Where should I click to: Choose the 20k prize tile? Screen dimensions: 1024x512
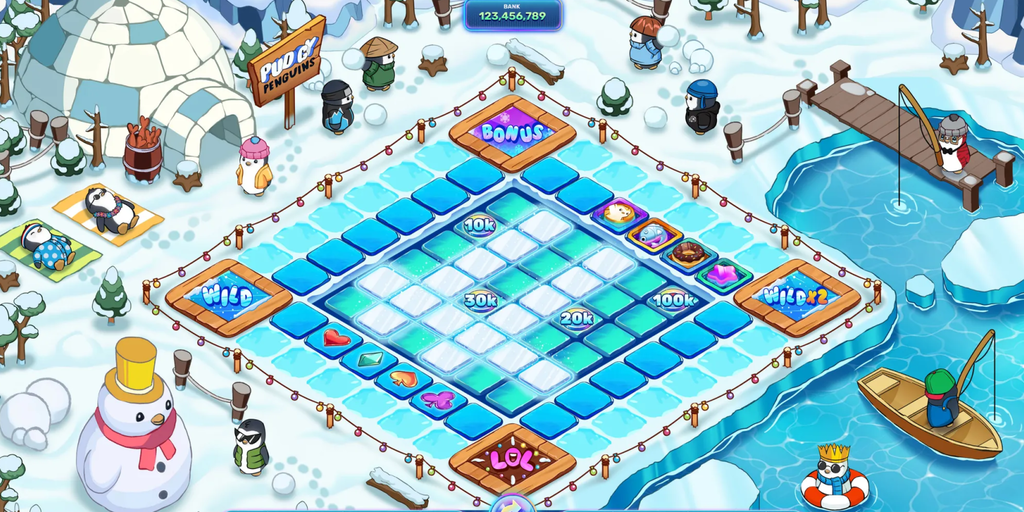tap(577, 318)
